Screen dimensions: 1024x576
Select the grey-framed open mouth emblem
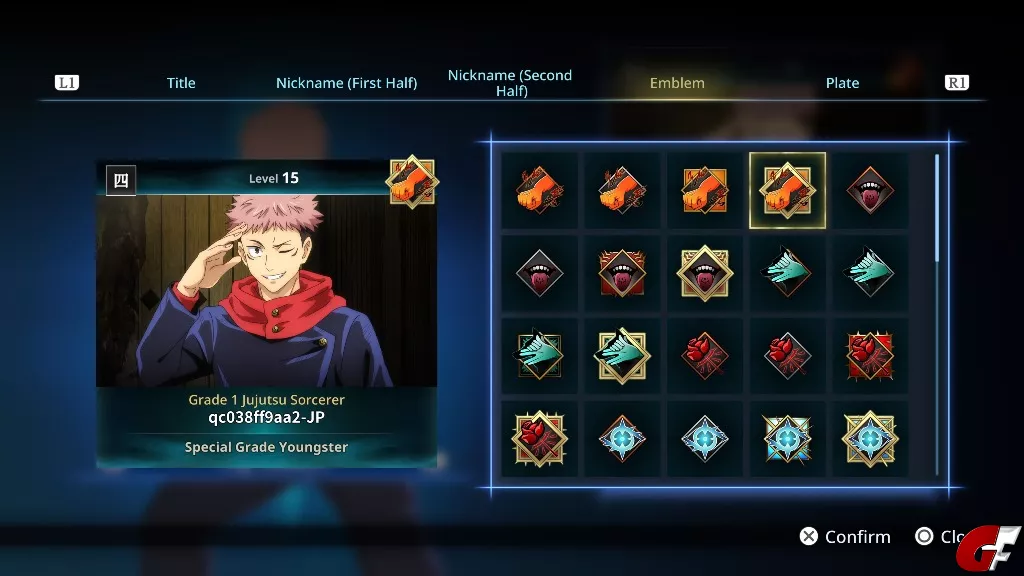539,273
